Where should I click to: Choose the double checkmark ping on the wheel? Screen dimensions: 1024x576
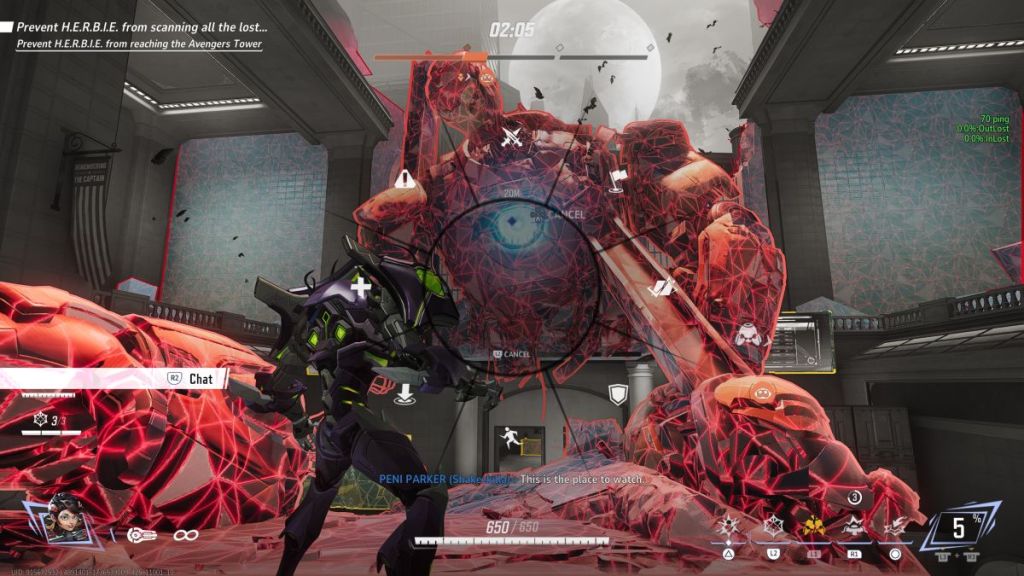662,288
